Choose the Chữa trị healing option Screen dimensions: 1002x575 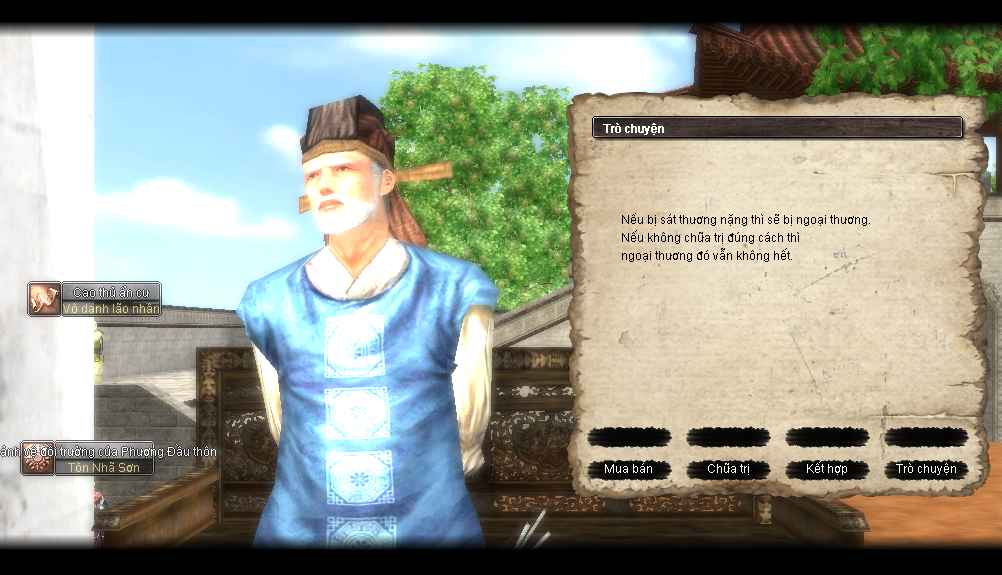coord(728,469)
